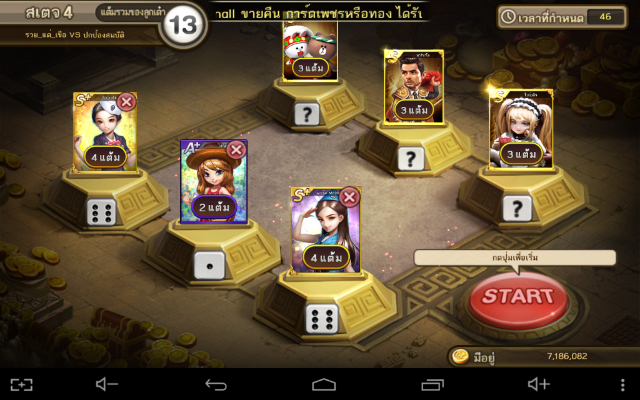Remove the A+ hat girl card
640x400 pixels.
pos(236,150)
